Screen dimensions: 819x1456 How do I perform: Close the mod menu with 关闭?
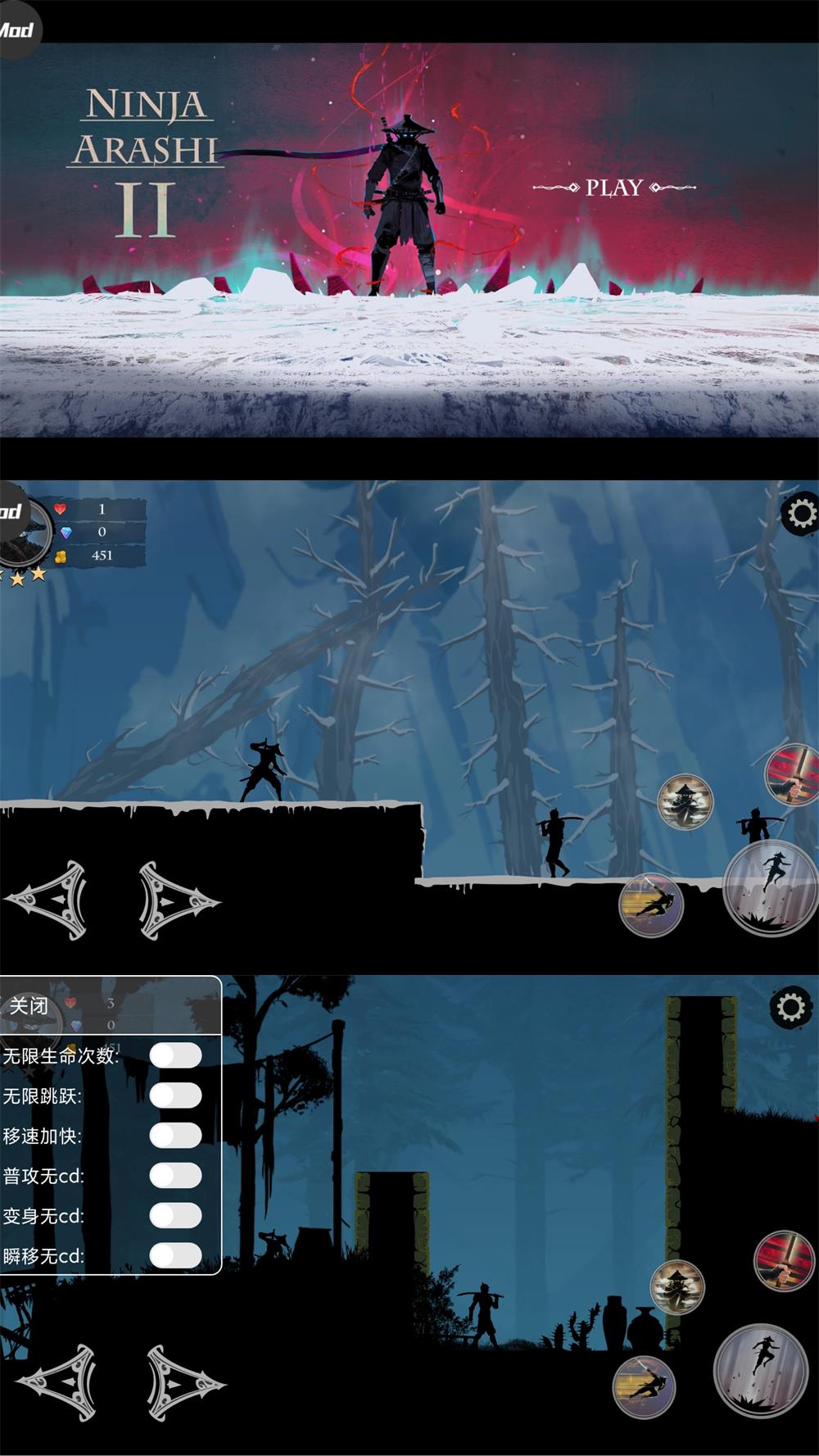tap(29, 1005)
